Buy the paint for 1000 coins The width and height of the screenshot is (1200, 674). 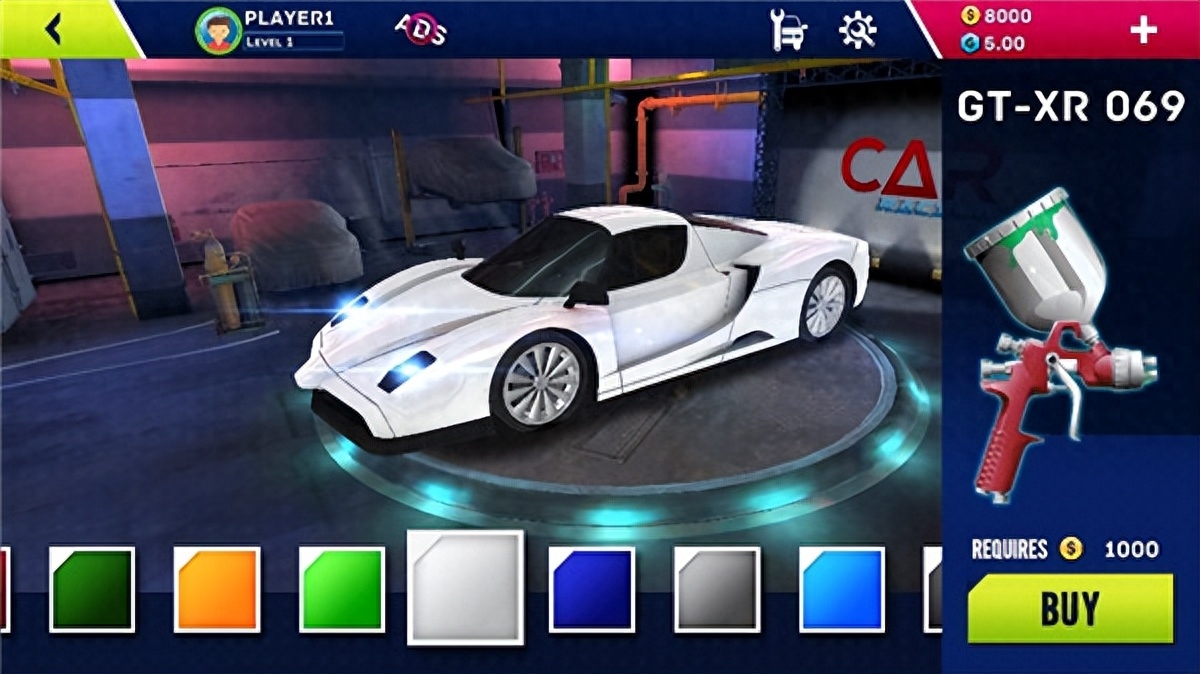[x=1070, y=608]
